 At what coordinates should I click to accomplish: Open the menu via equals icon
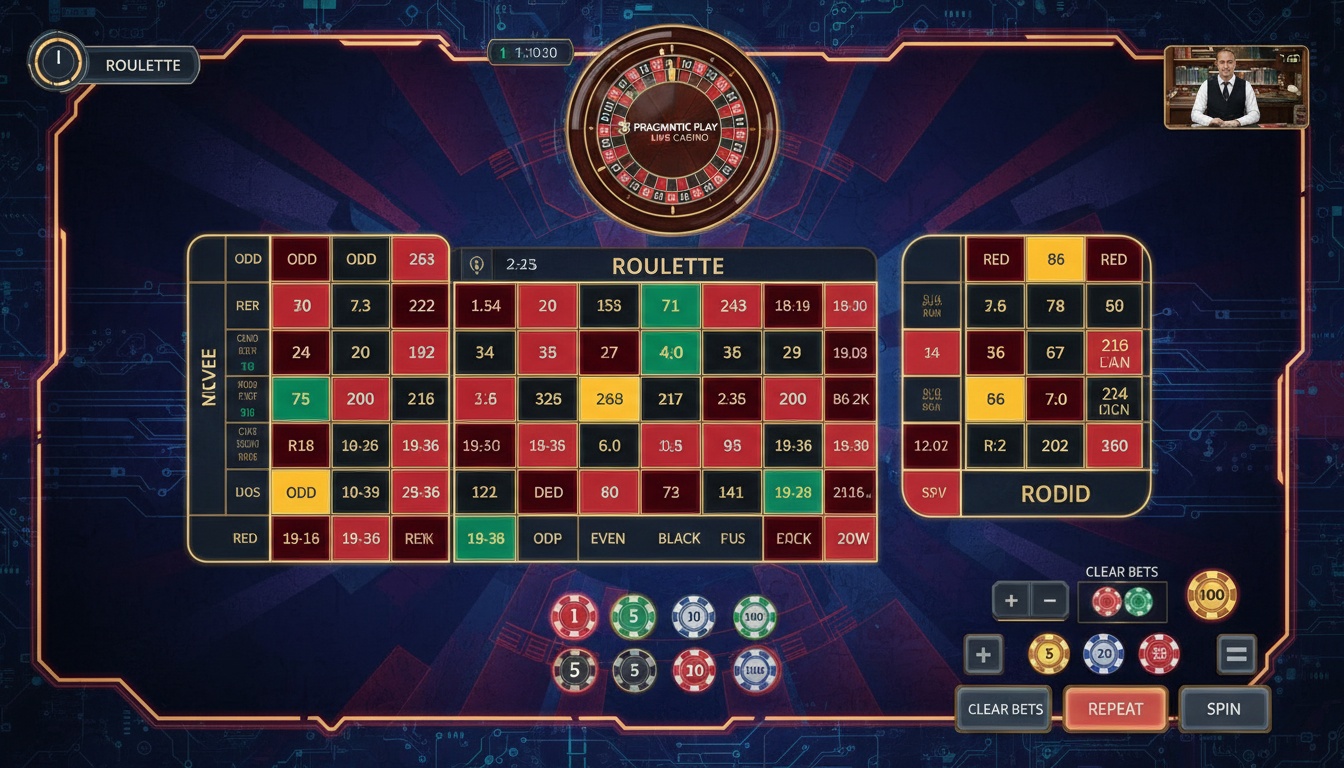(x=1233, y=655)
